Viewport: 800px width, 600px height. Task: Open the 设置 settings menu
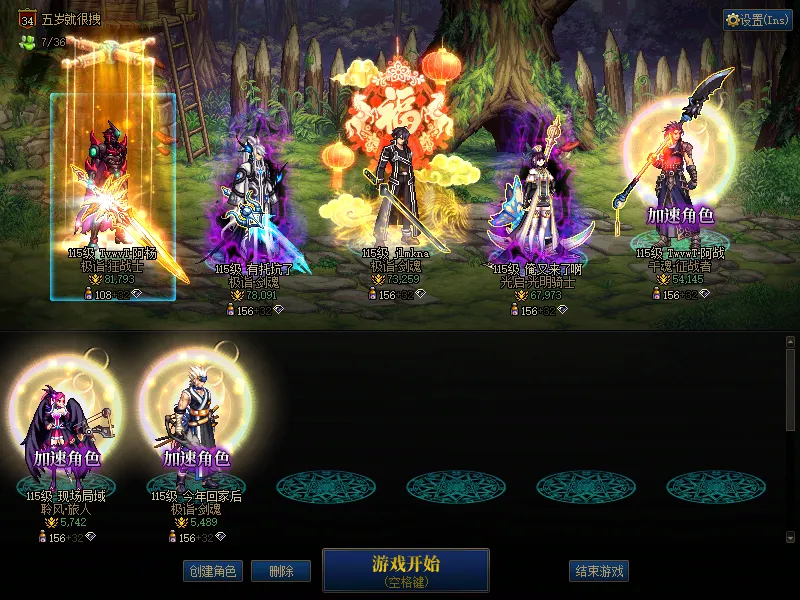(x=757, y=20)
